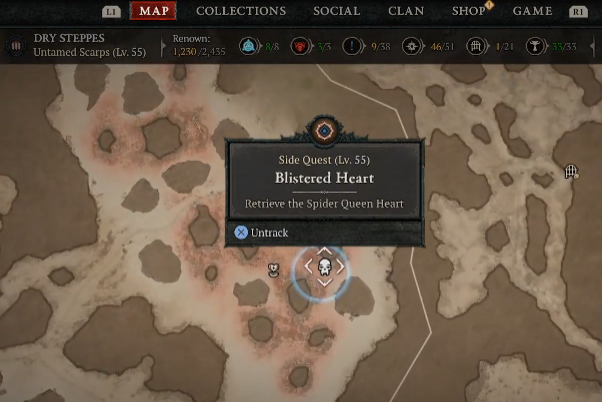
Task: Switch to the Map tab
Action: click(x=153, y=11)
